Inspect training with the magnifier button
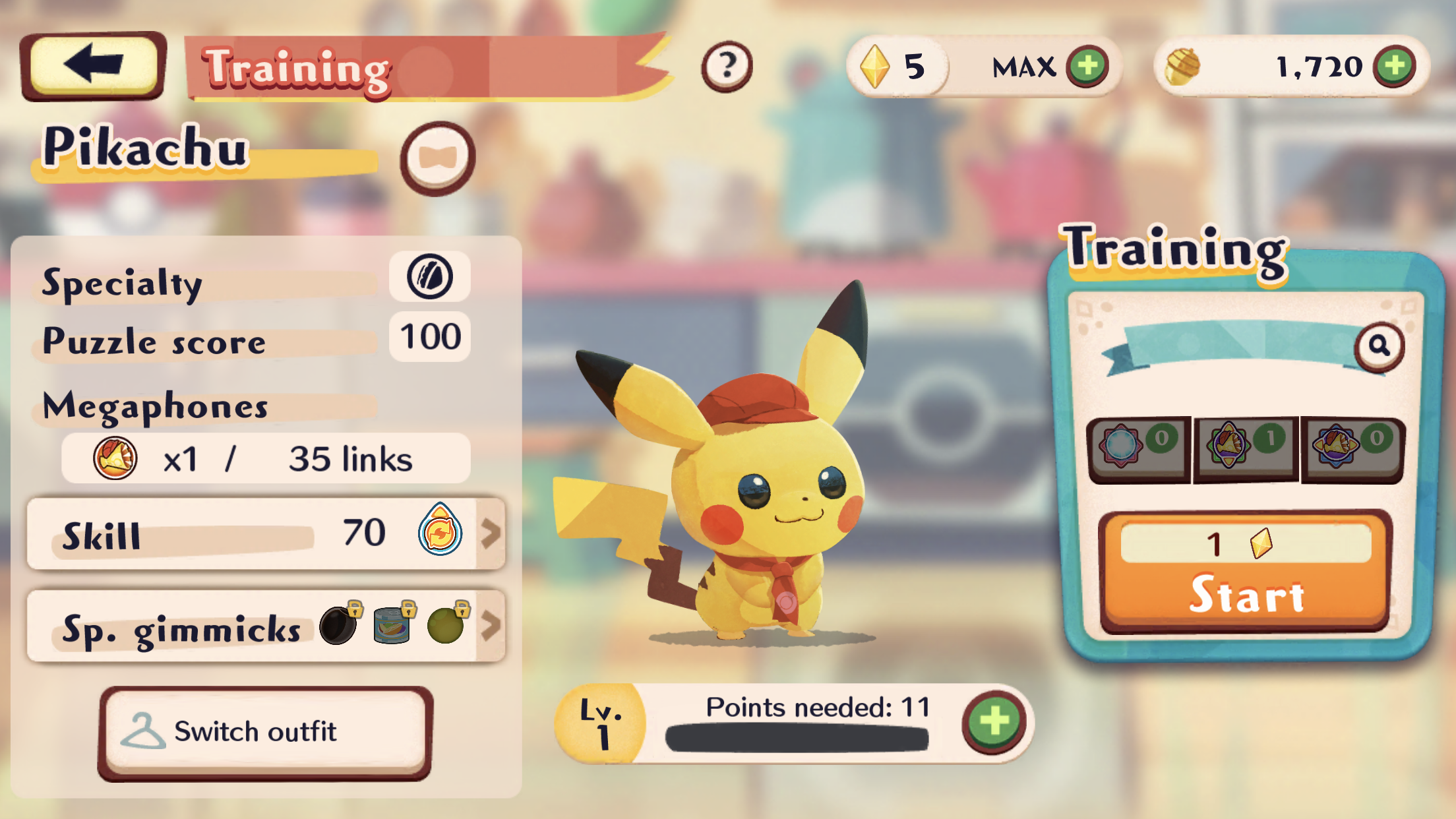This screenshot has height=819, width=1456. (x=1379, y=346)
